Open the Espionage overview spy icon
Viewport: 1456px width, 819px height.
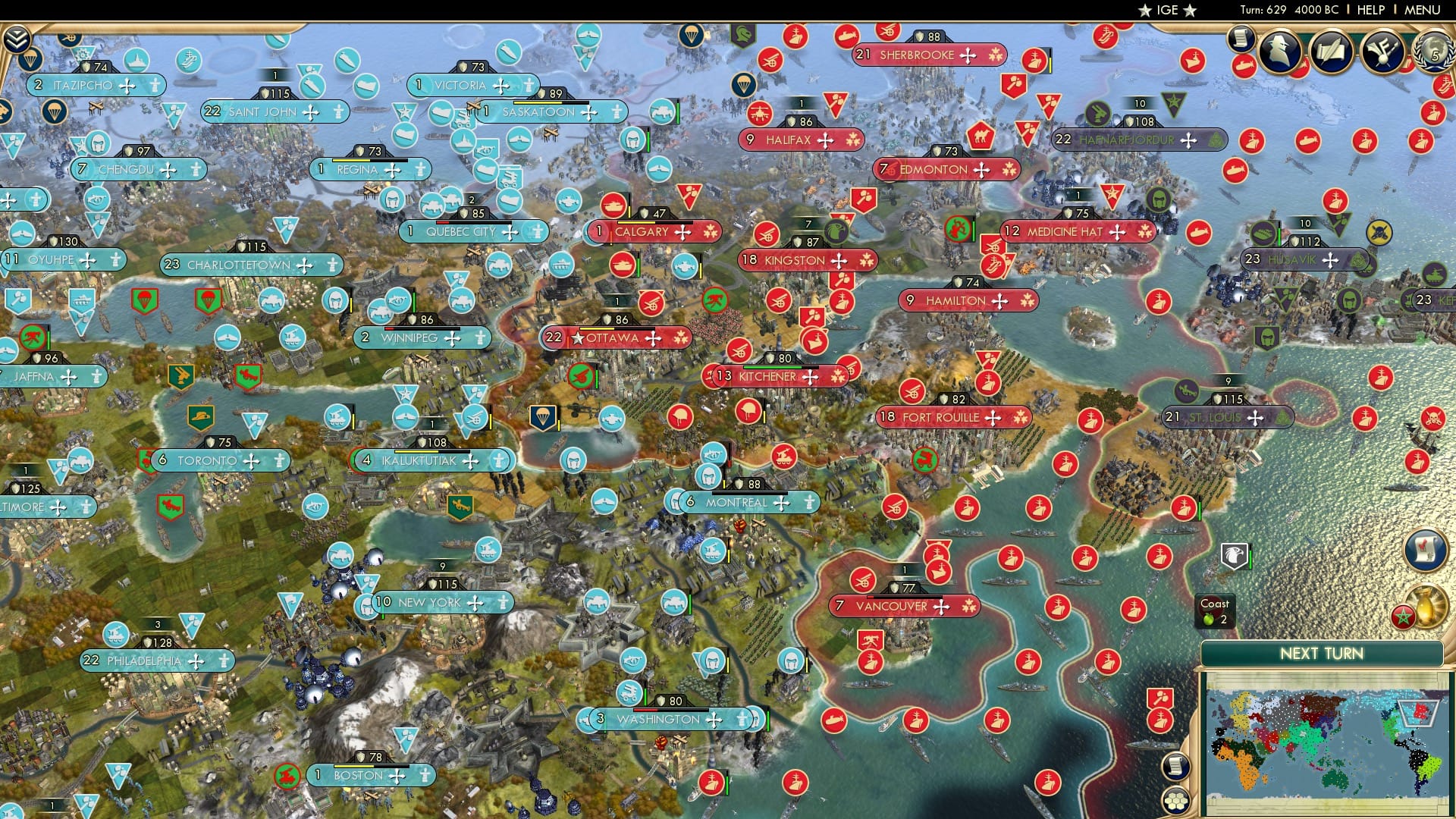1279,51
